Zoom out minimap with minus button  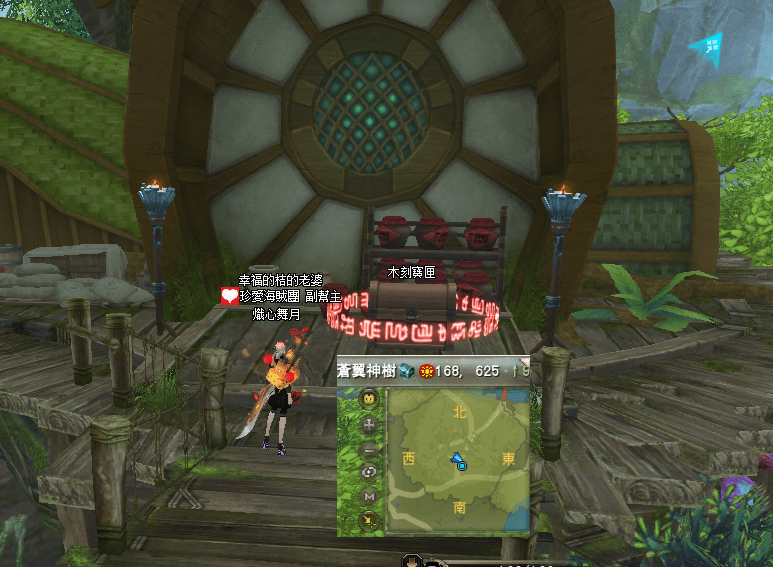tap(369, 448)
